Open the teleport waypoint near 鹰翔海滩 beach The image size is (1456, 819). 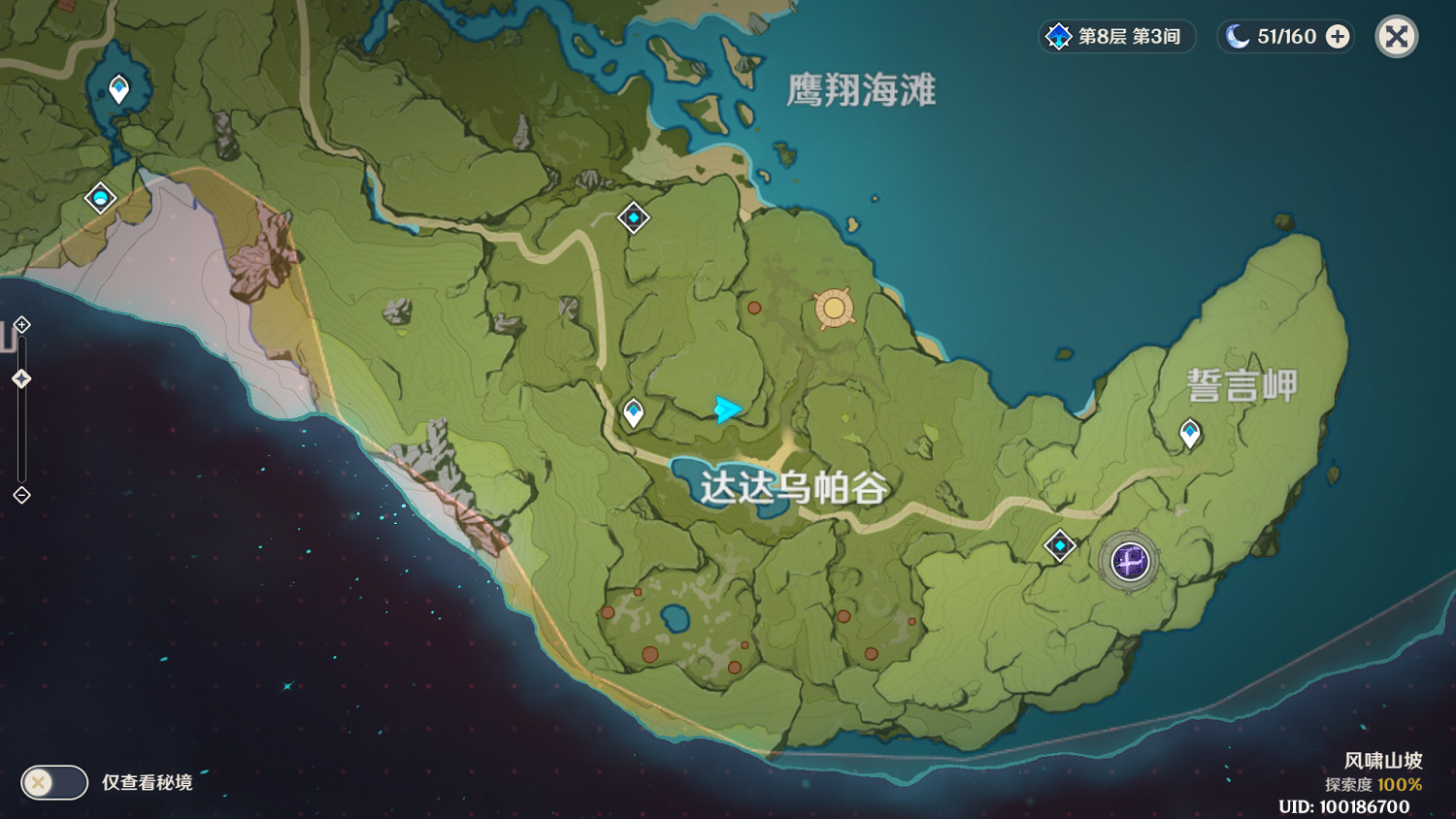[634, 218]
